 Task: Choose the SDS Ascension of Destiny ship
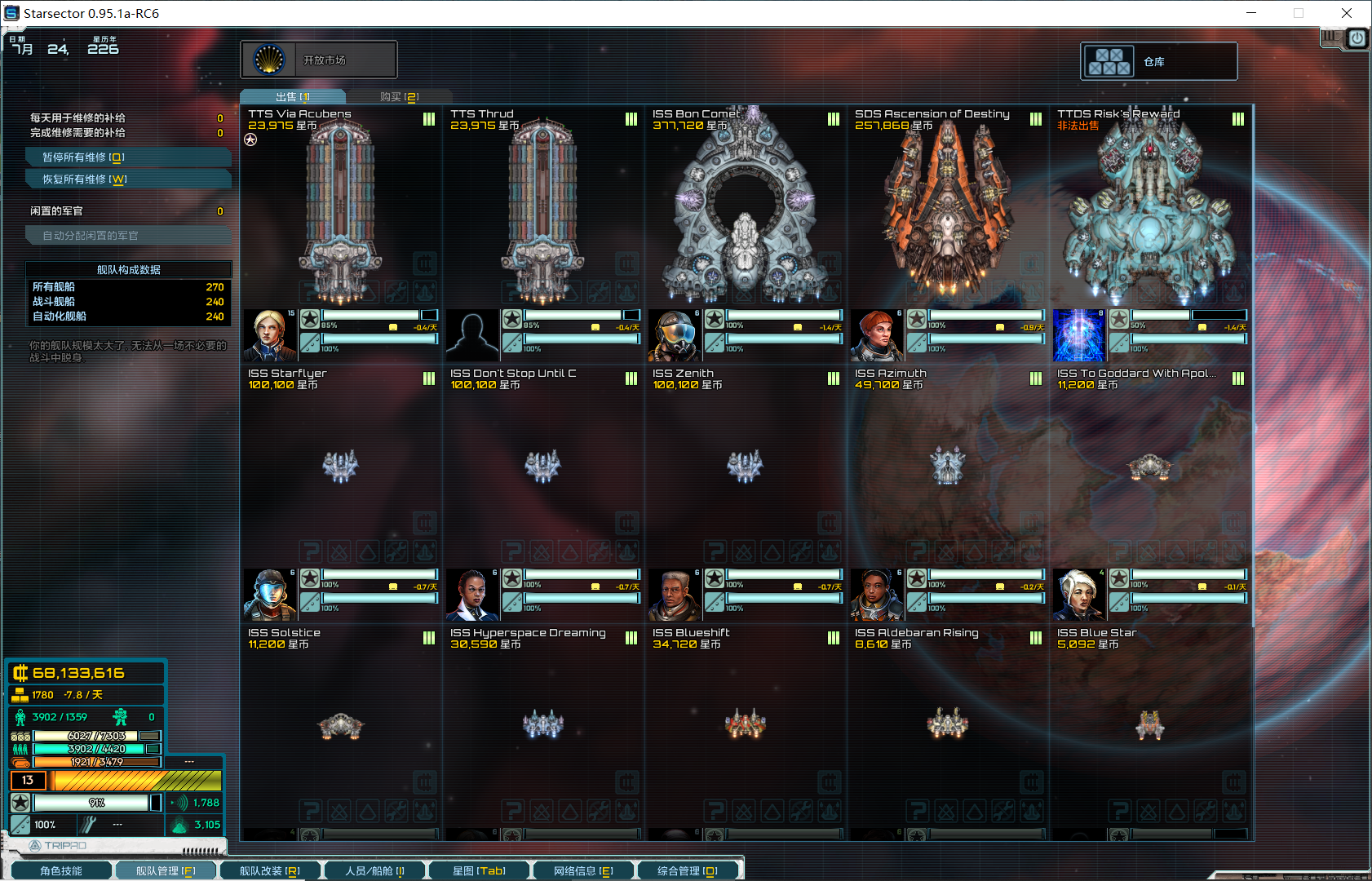(947, 212)
